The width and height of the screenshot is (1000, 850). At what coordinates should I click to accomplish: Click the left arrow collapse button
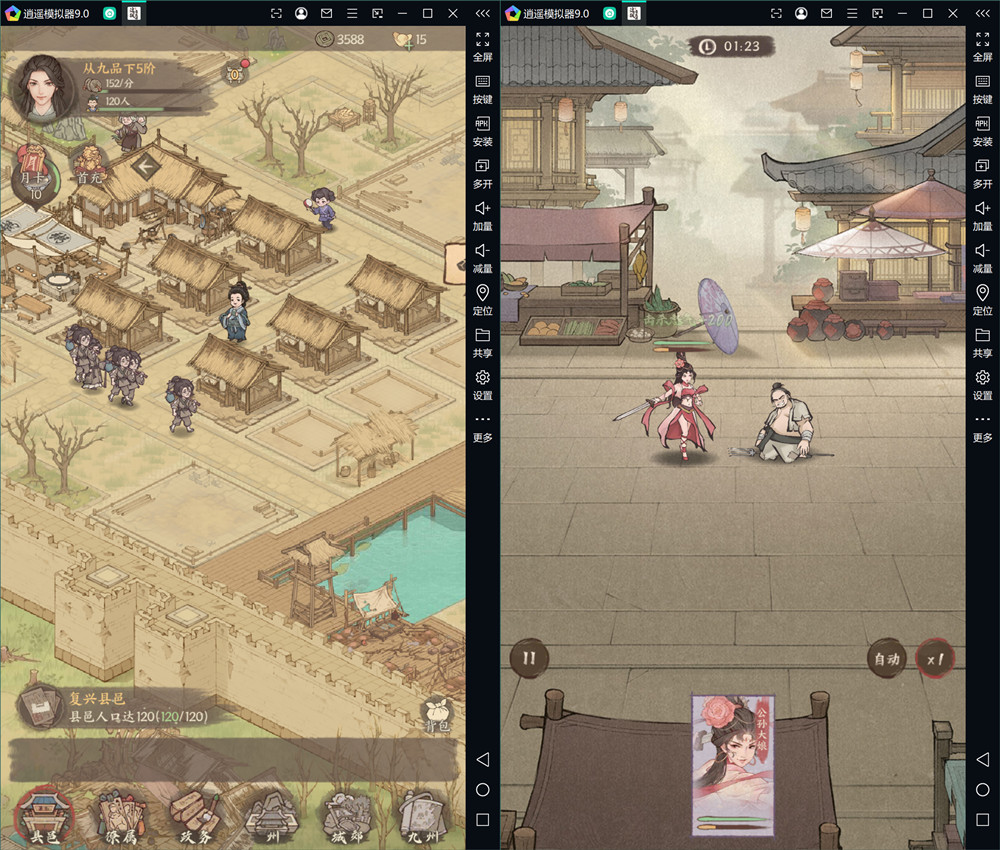tap(147, 166)
